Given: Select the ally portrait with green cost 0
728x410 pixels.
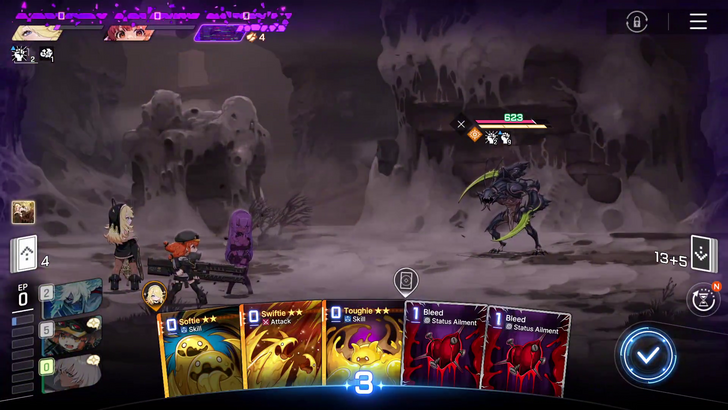Looking at the screenshot, I should click(x=70, y=374).
